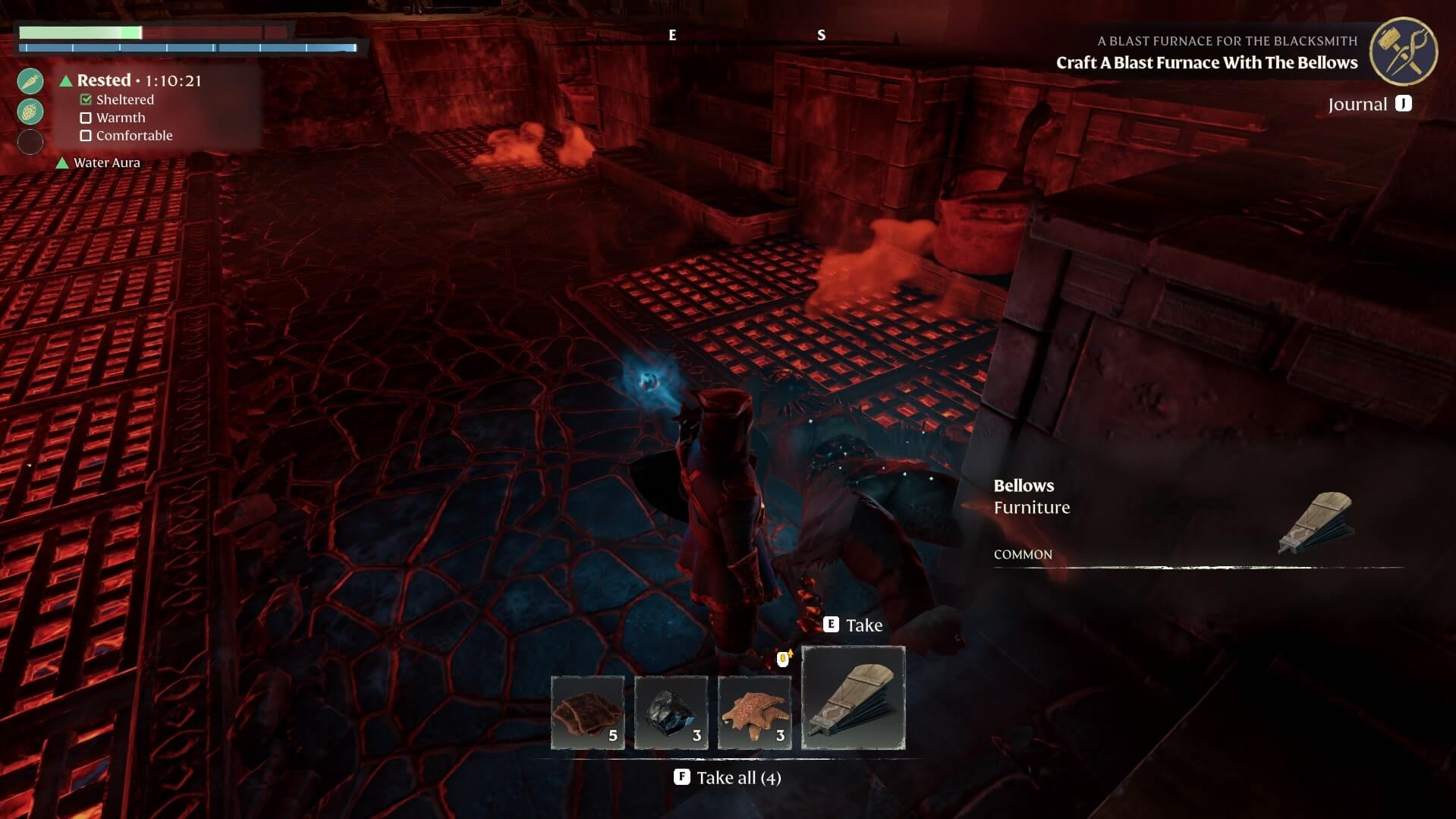The height and width of the screenshot is (819, 1456).
Task: Uncheck the Sheltered checkbox
Action: click(85, 99)
